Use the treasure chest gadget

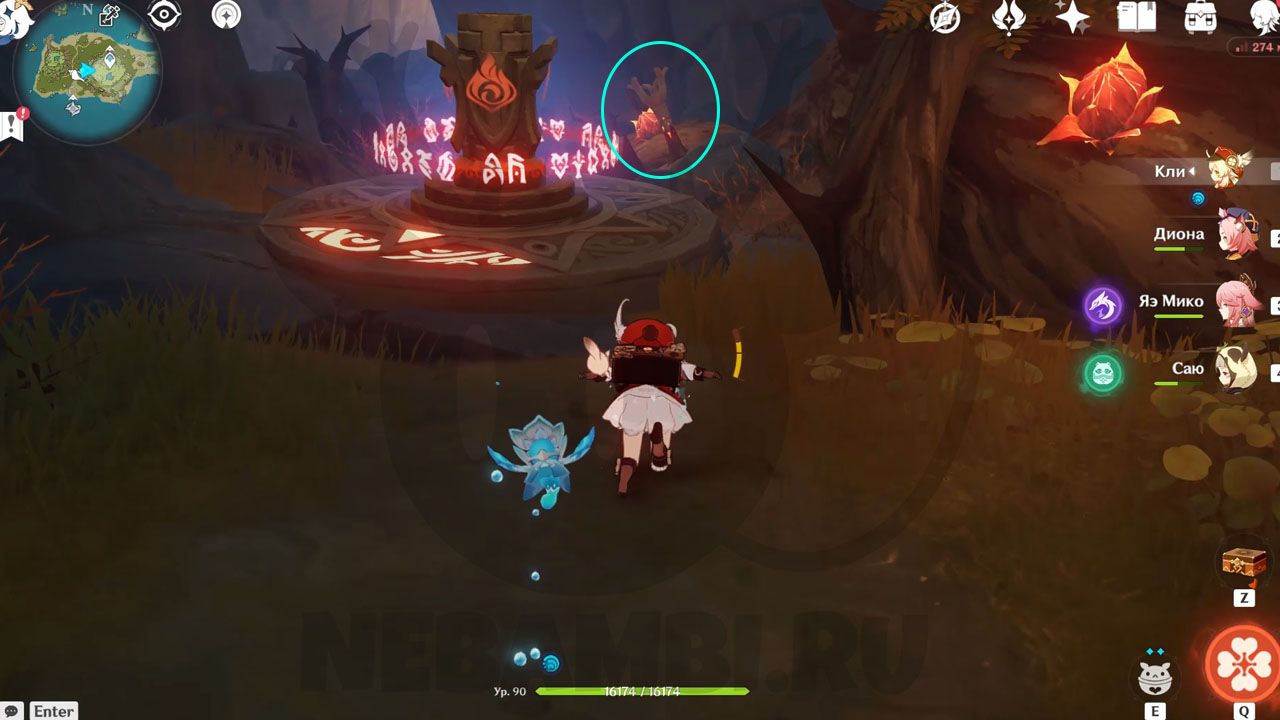(x=1243, y=564)
